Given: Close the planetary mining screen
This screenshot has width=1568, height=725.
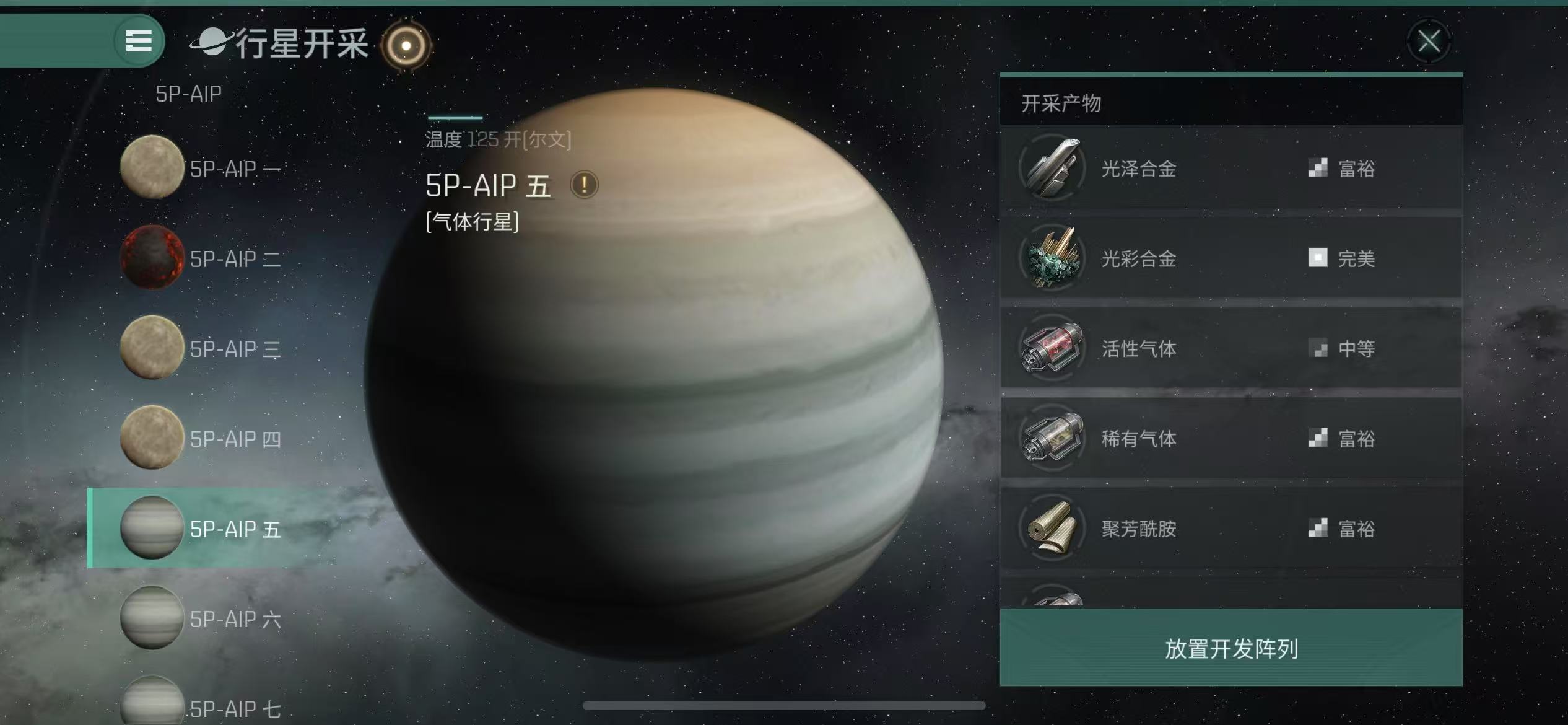Looking at the screenshot, I should click(x=1429, y=42).
